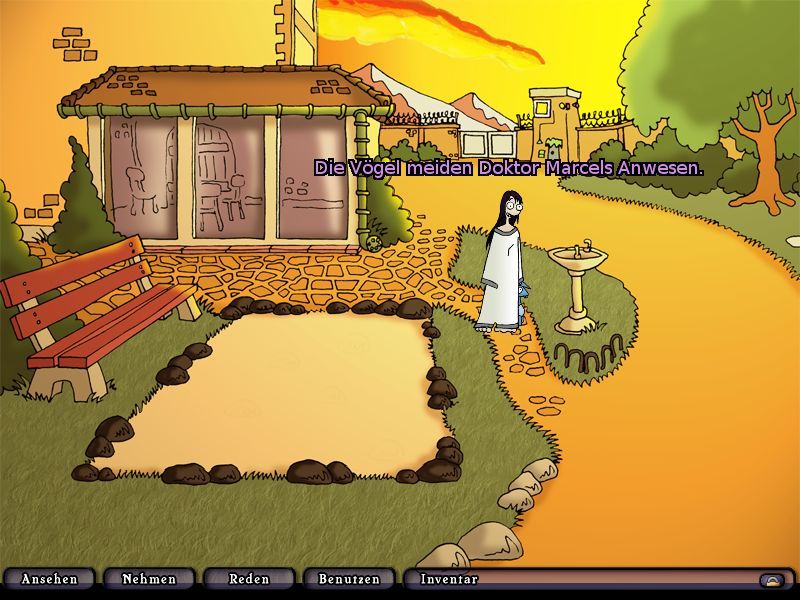Activate the Reden verb
The height and width of the screenshot is (600, 800).
pos(249,579)
